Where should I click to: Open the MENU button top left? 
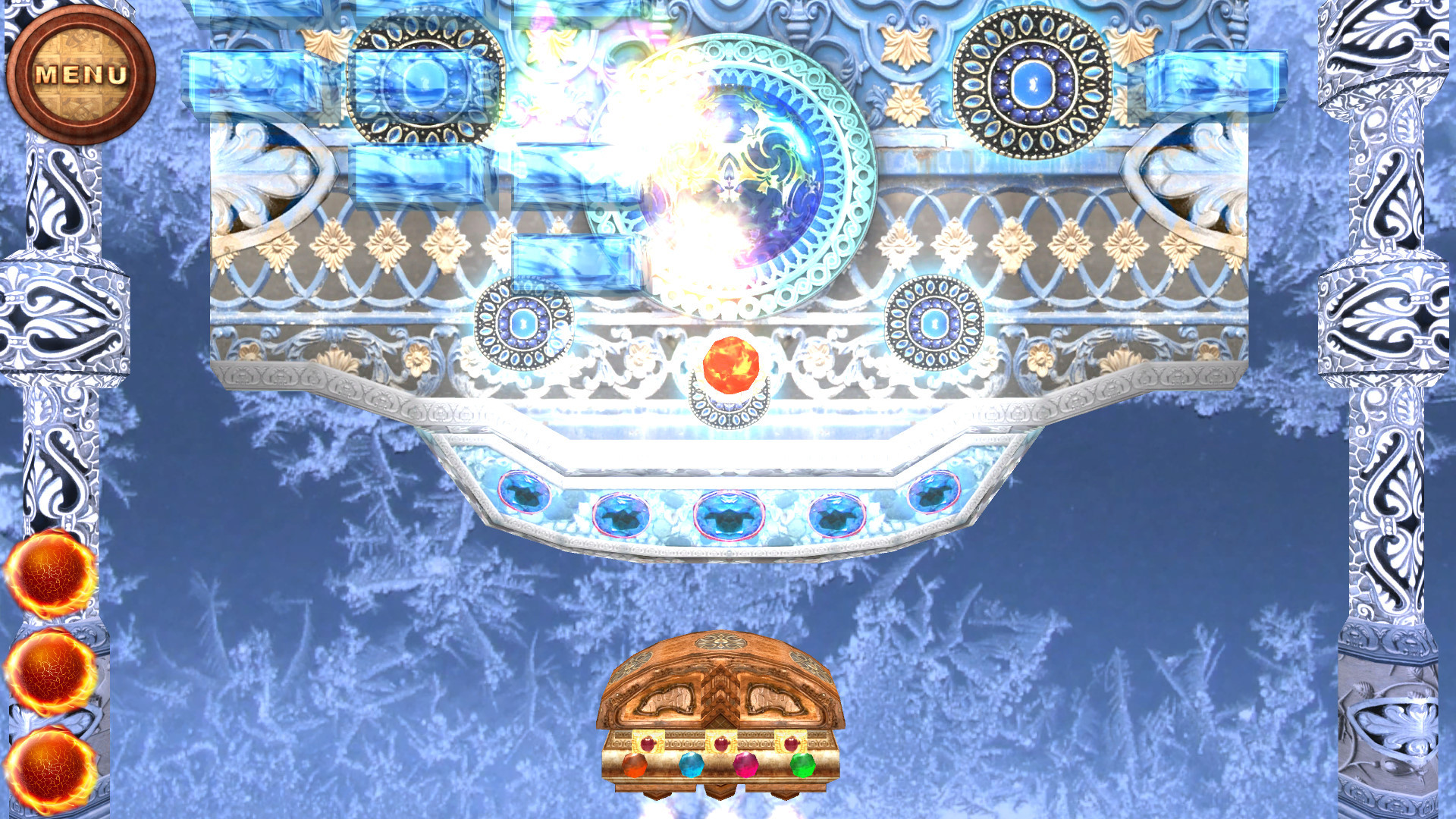point(80,72)
